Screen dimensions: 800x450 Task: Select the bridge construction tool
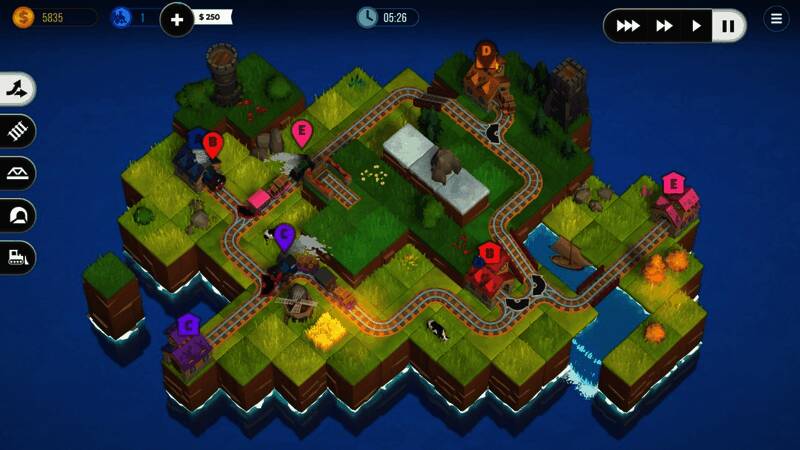18,173
